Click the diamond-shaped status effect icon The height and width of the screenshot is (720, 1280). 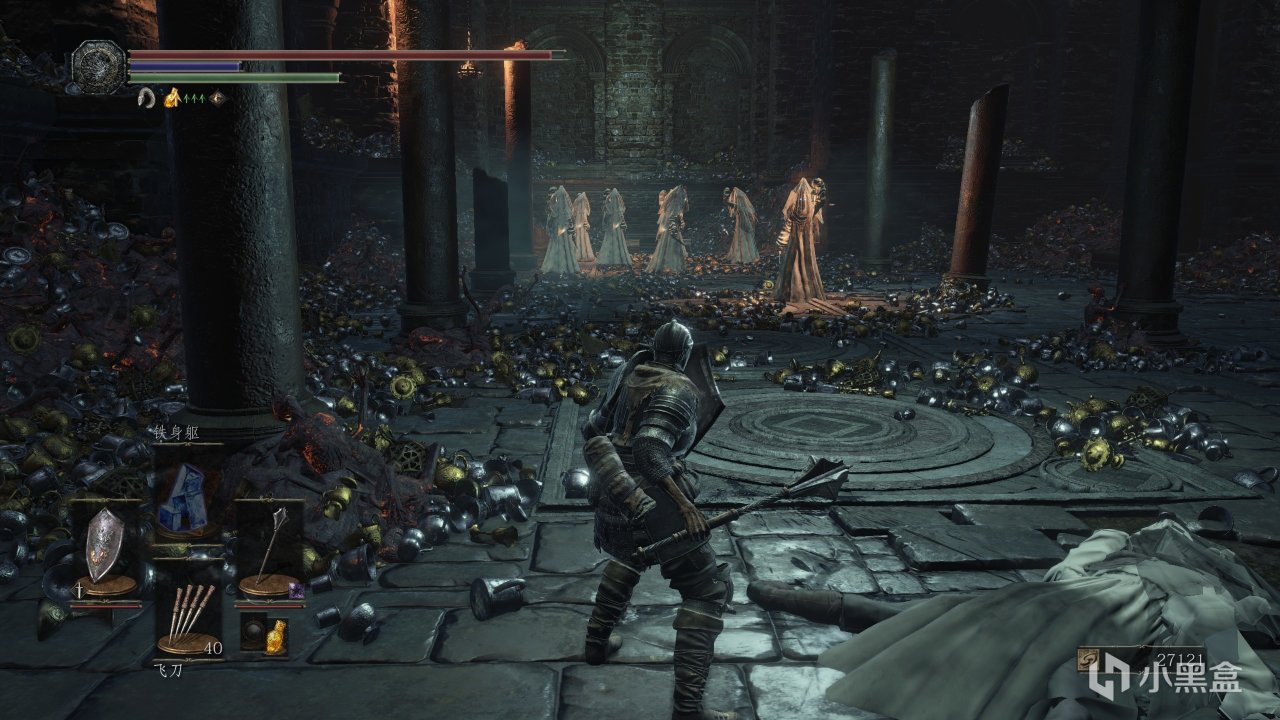tap(216, 98)
